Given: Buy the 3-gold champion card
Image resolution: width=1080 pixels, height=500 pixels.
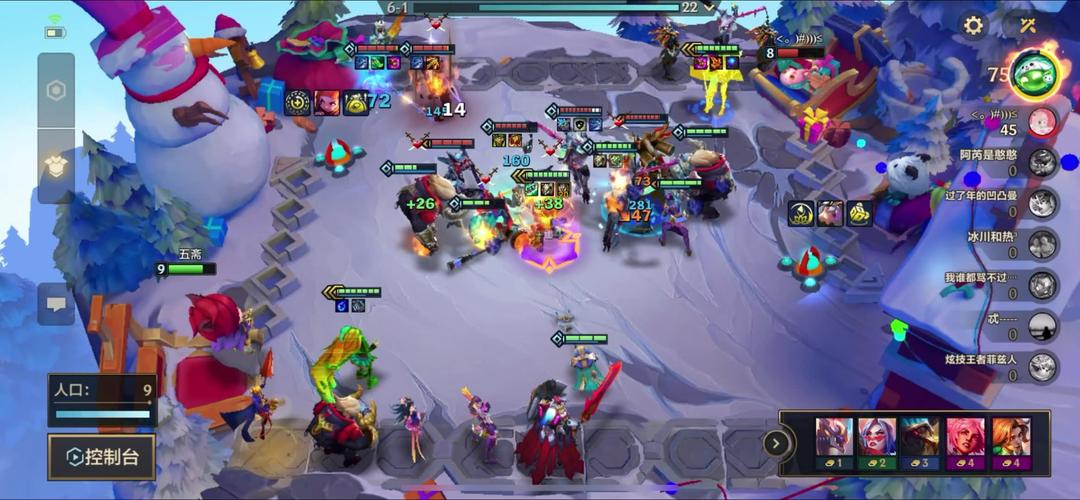Looking at the screenshot, I should pyautogui.click(x=920, y=442).
